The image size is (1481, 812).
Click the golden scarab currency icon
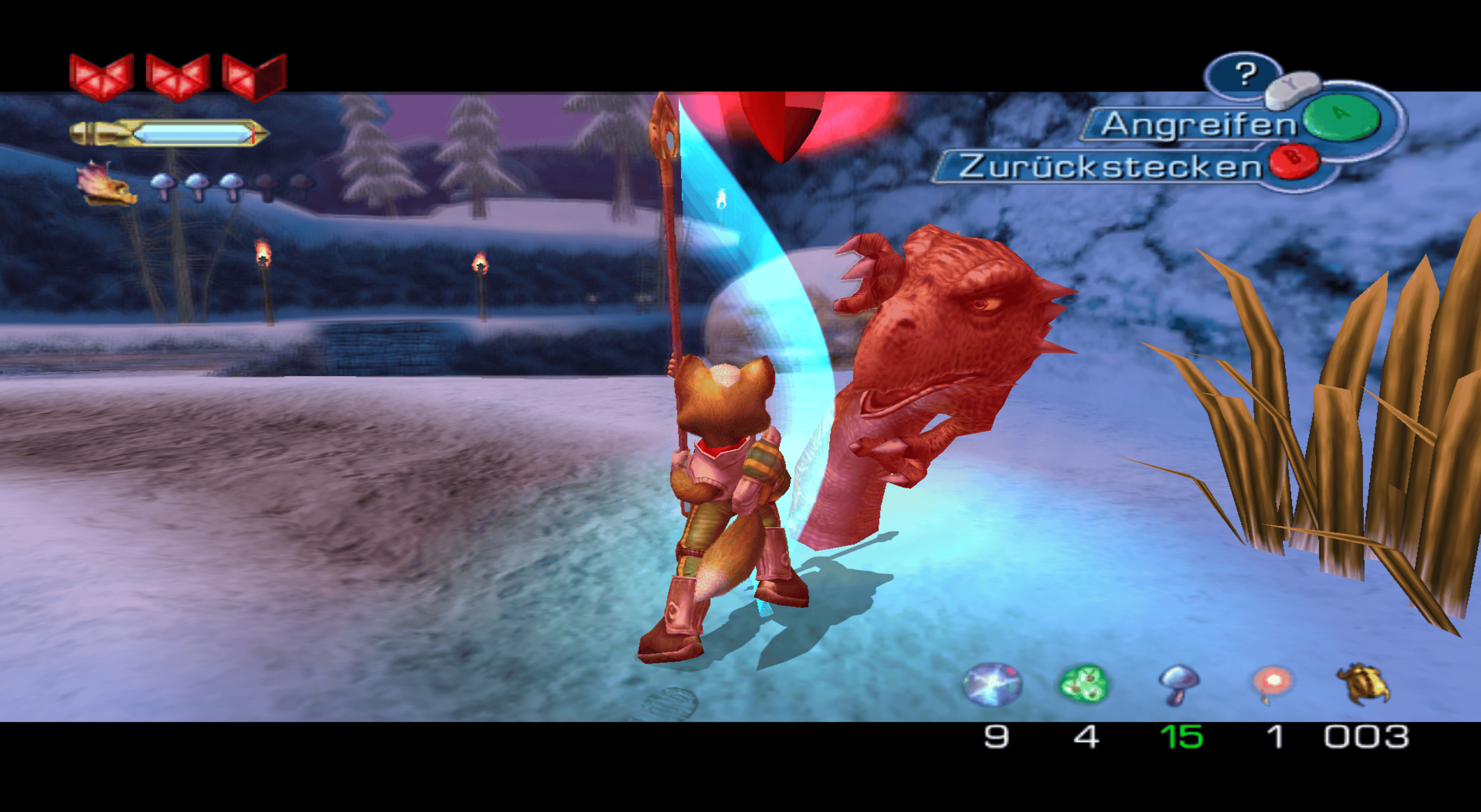(x=1364, y=684)
